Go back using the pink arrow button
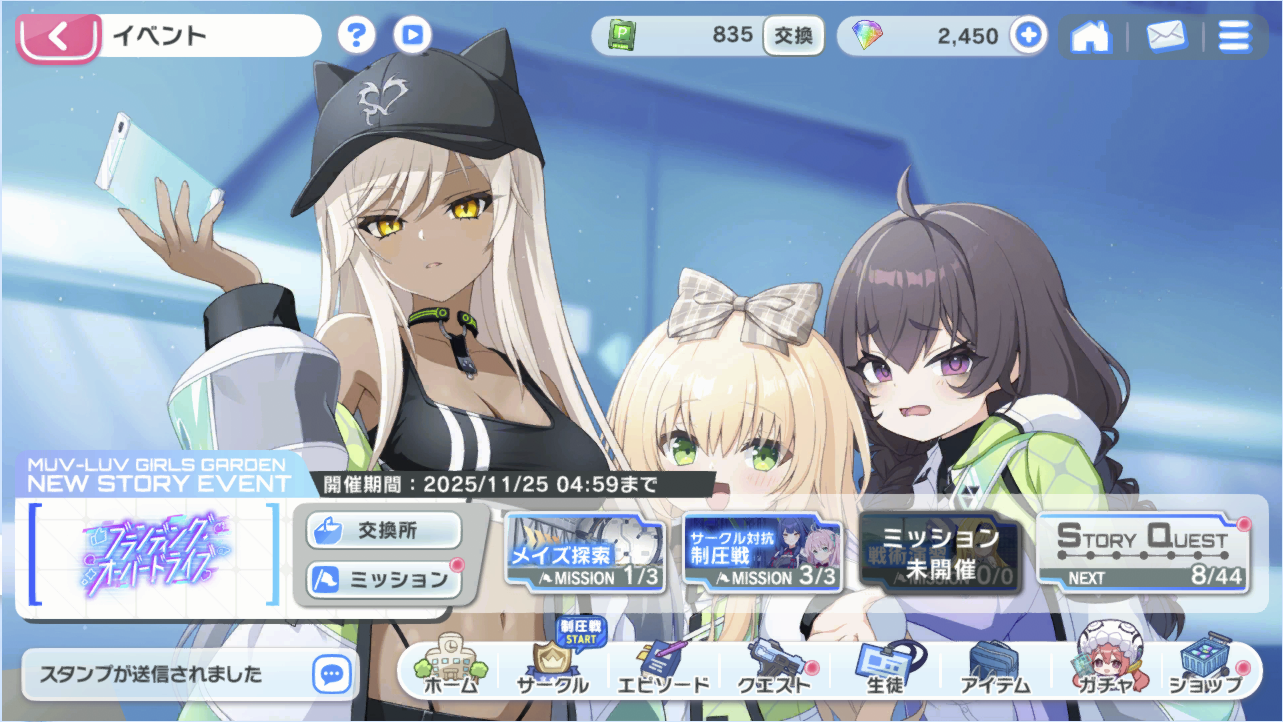 pos(58,38)
